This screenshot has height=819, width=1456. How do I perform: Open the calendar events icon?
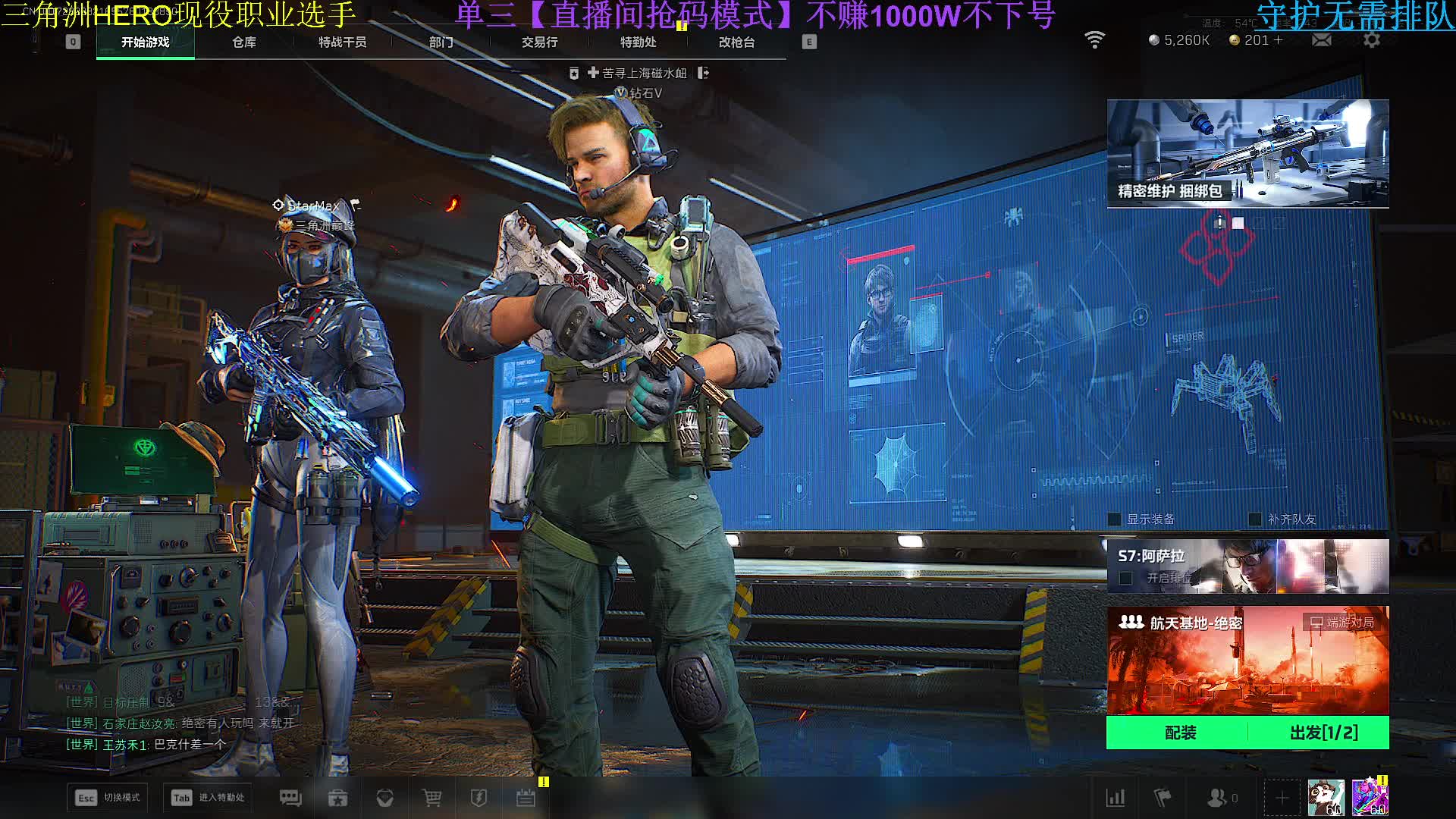click(x=526, y=798)
